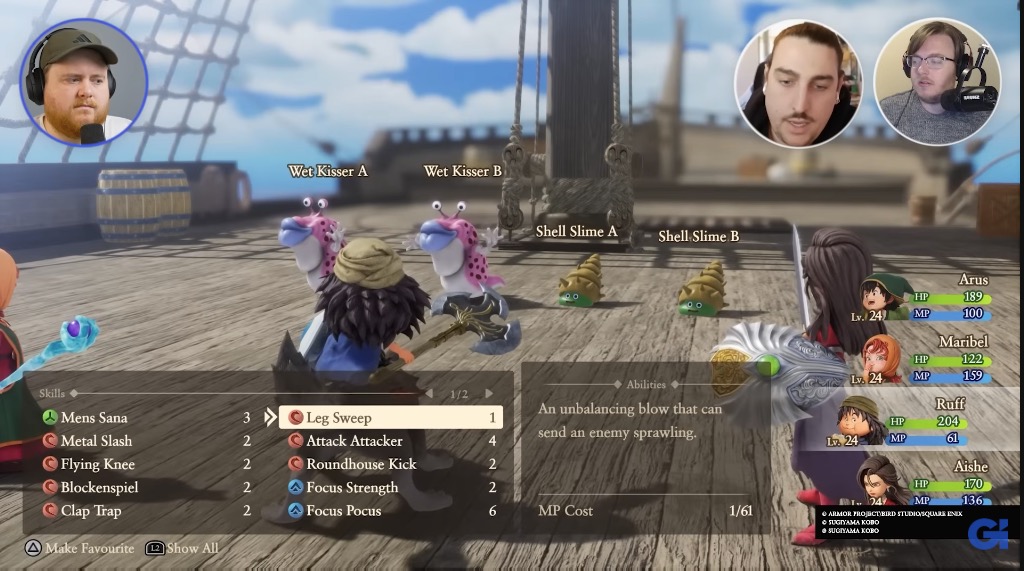Target the Wet Kisser A enemy label

(x=327, y=171)
